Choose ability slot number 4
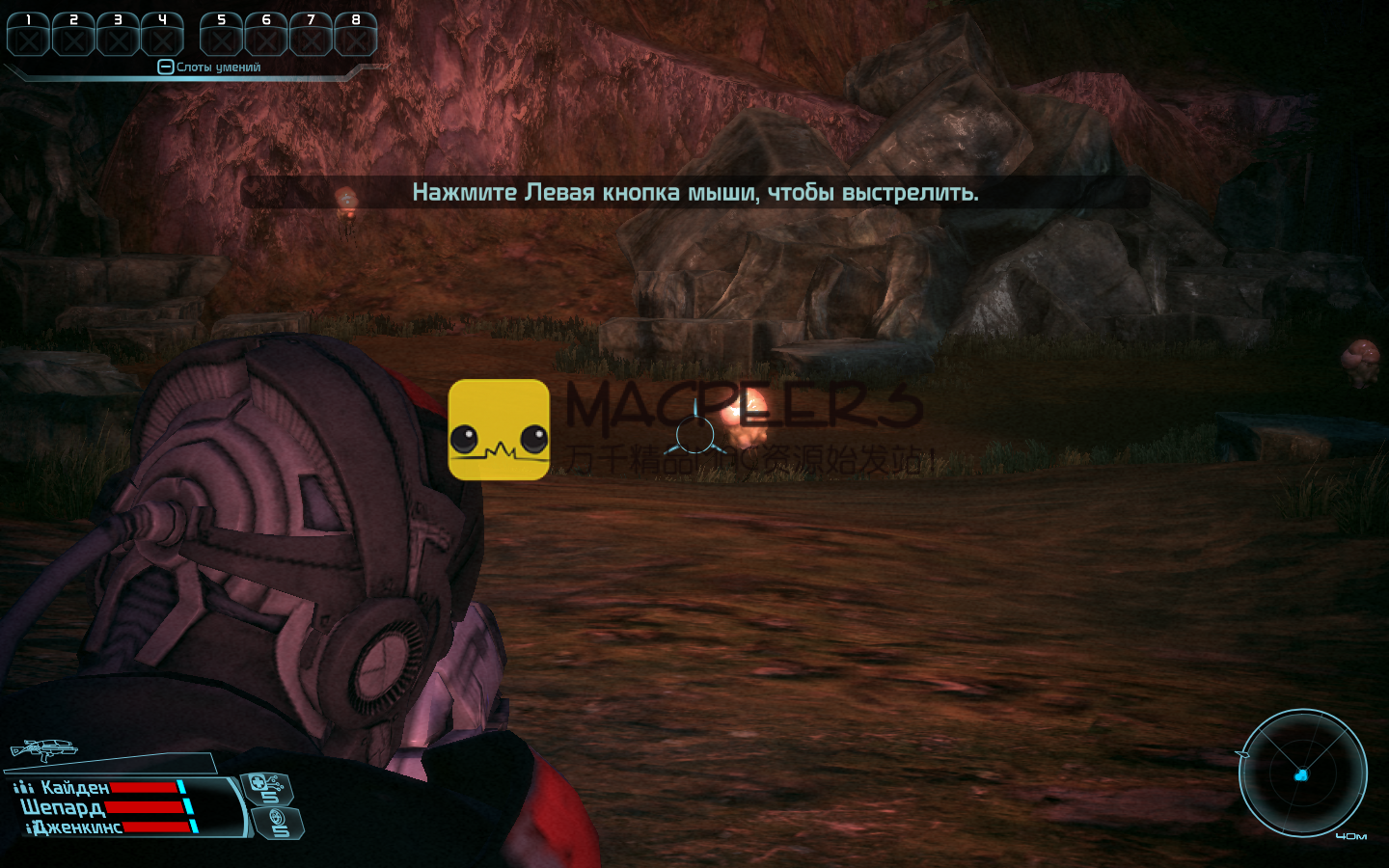1389x868 pixels. (162, 35)
